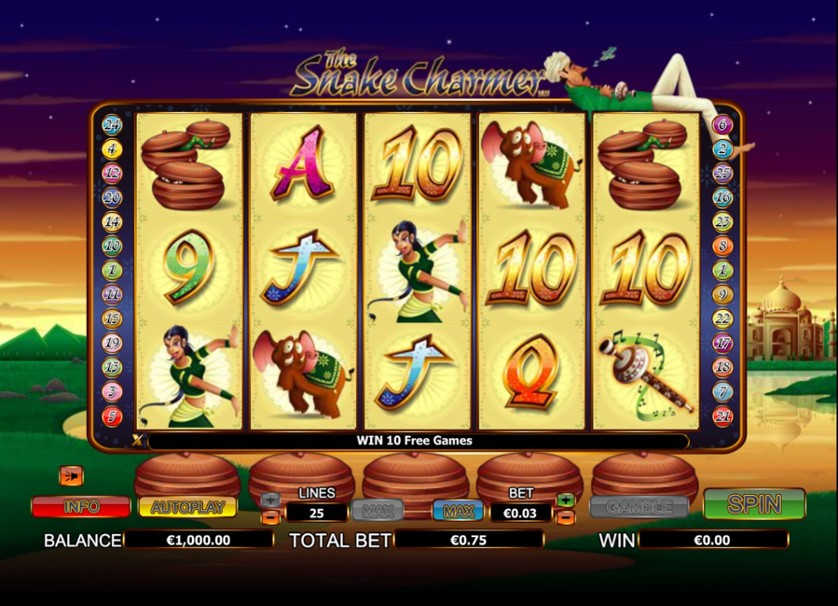Highlight payline marker 20

pyautogui.click(x=112, y=198)
